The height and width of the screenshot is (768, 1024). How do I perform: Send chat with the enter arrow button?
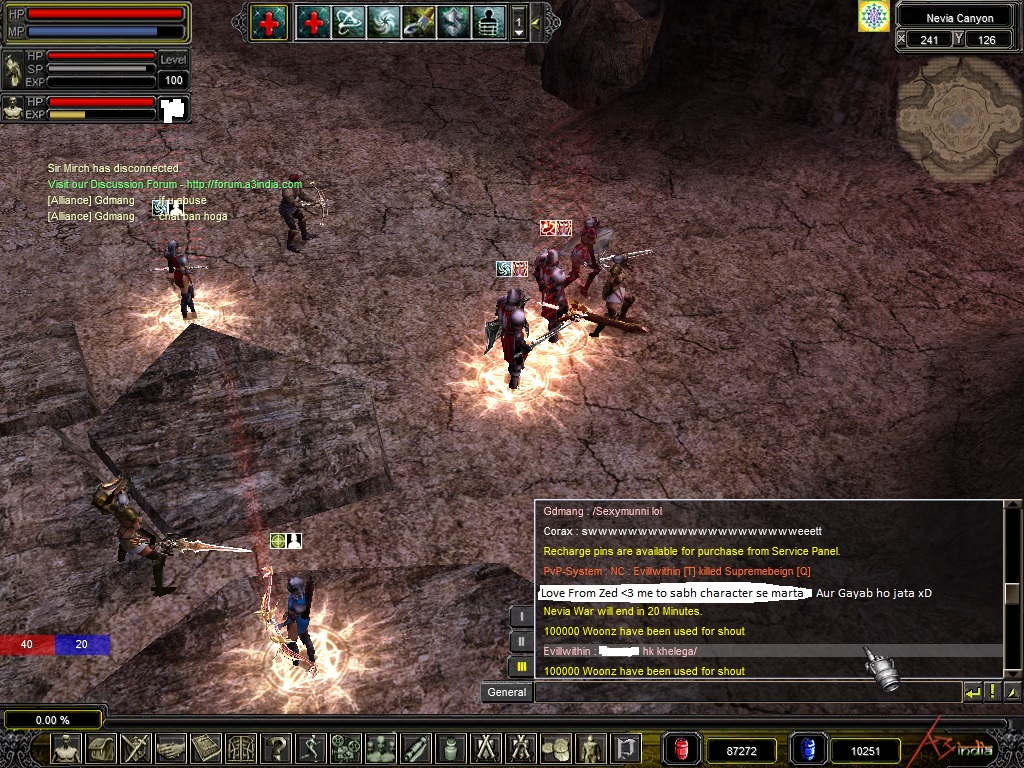click(x=972, y=692)
